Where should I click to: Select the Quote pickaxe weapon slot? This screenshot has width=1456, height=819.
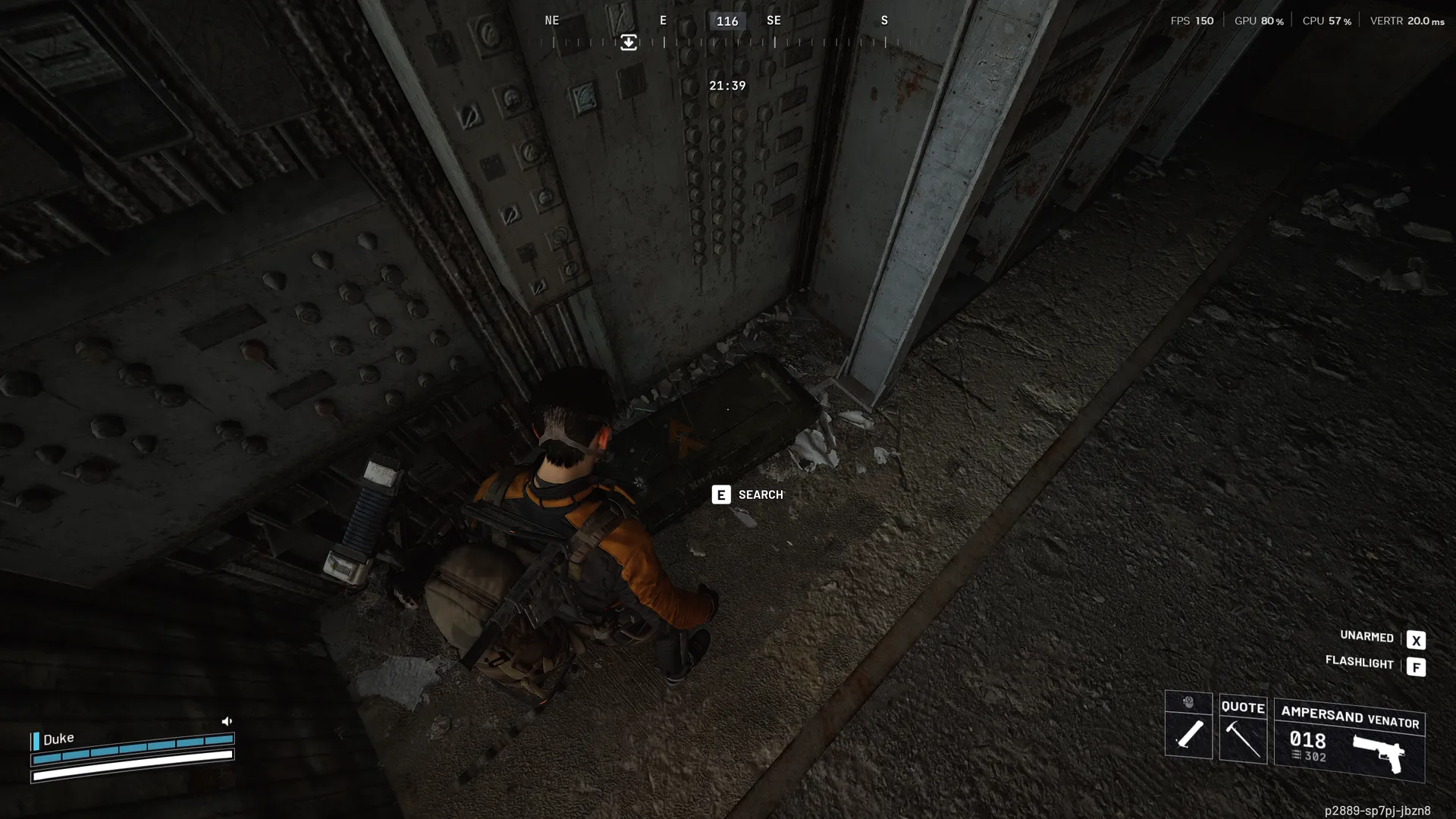tap(1243, 730)
